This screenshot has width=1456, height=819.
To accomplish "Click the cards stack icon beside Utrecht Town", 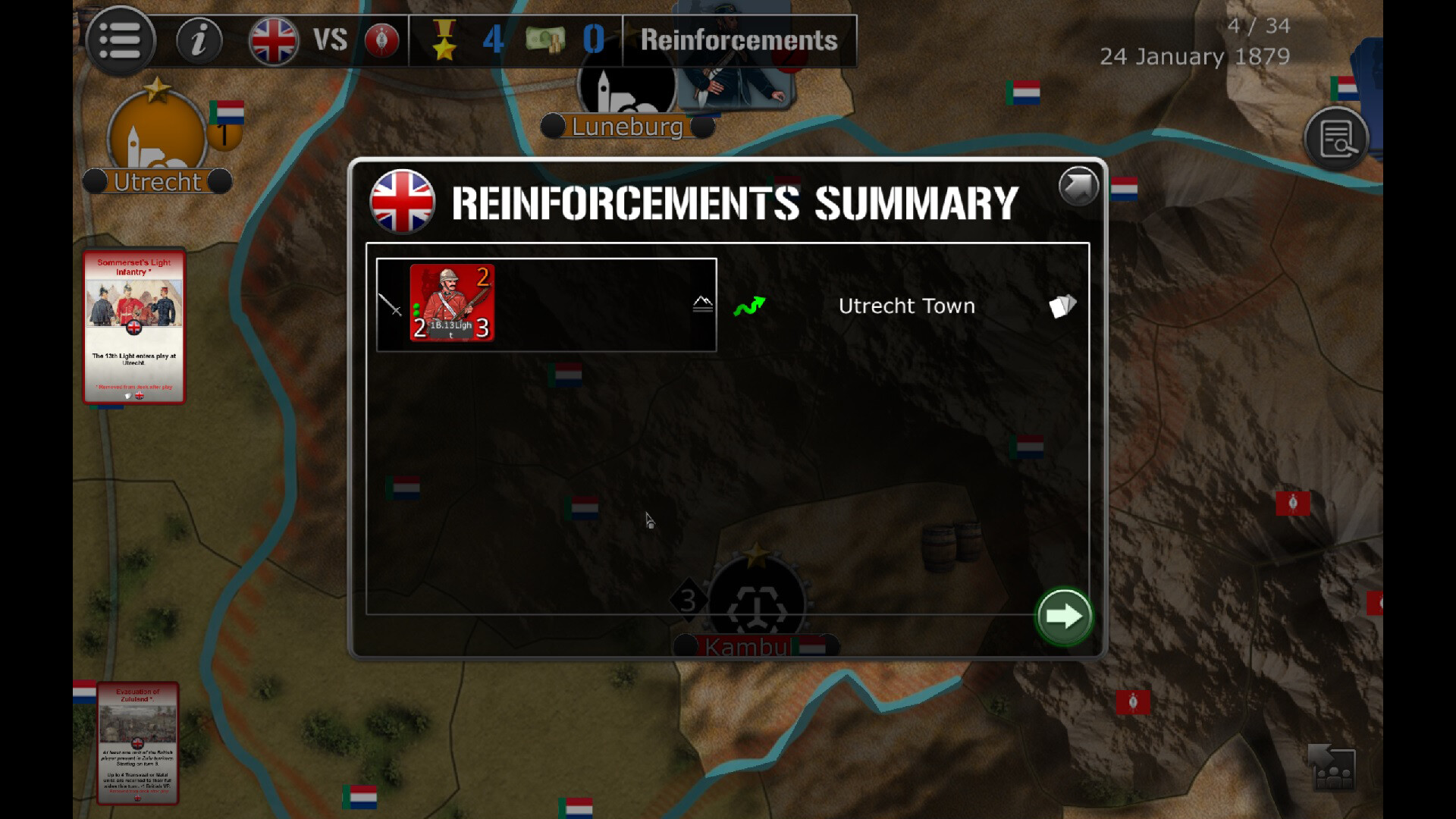I will tap(1062, 305).
